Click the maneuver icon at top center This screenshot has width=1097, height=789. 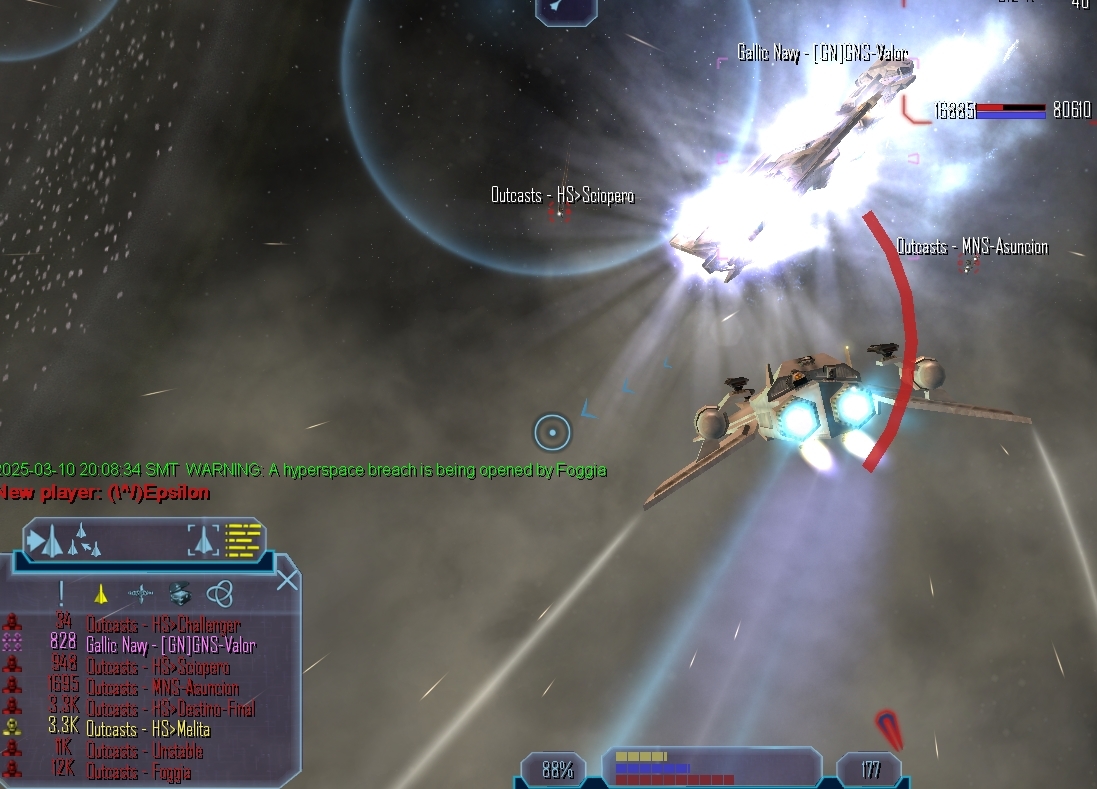565,9
